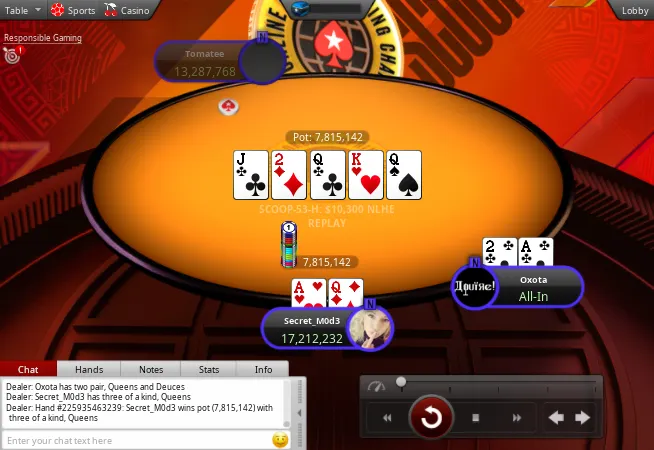Go to the Sports section
The width and height of the screenshot is (654, 450).
74,10
